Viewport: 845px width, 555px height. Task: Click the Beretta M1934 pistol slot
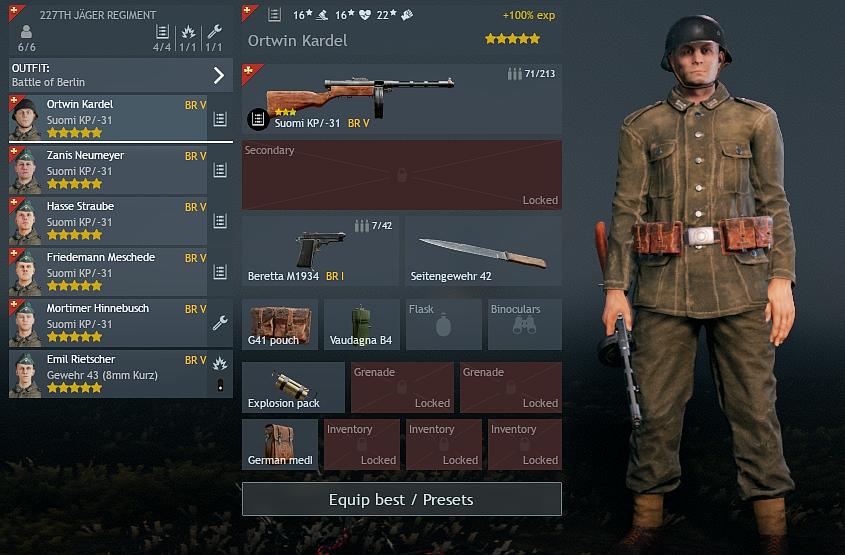click(320, 252)
